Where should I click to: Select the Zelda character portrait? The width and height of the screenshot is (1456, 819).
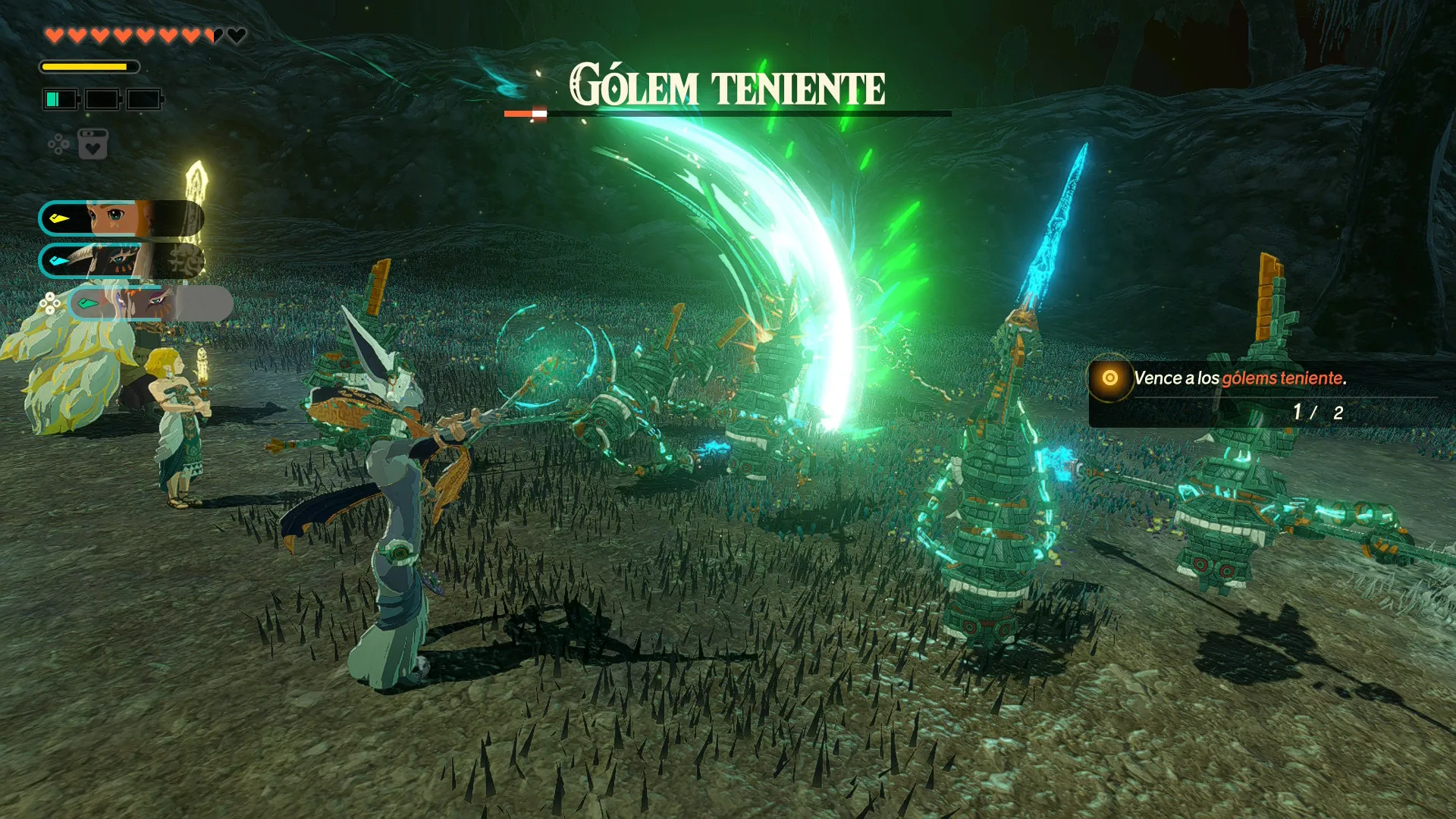(121, 219)
